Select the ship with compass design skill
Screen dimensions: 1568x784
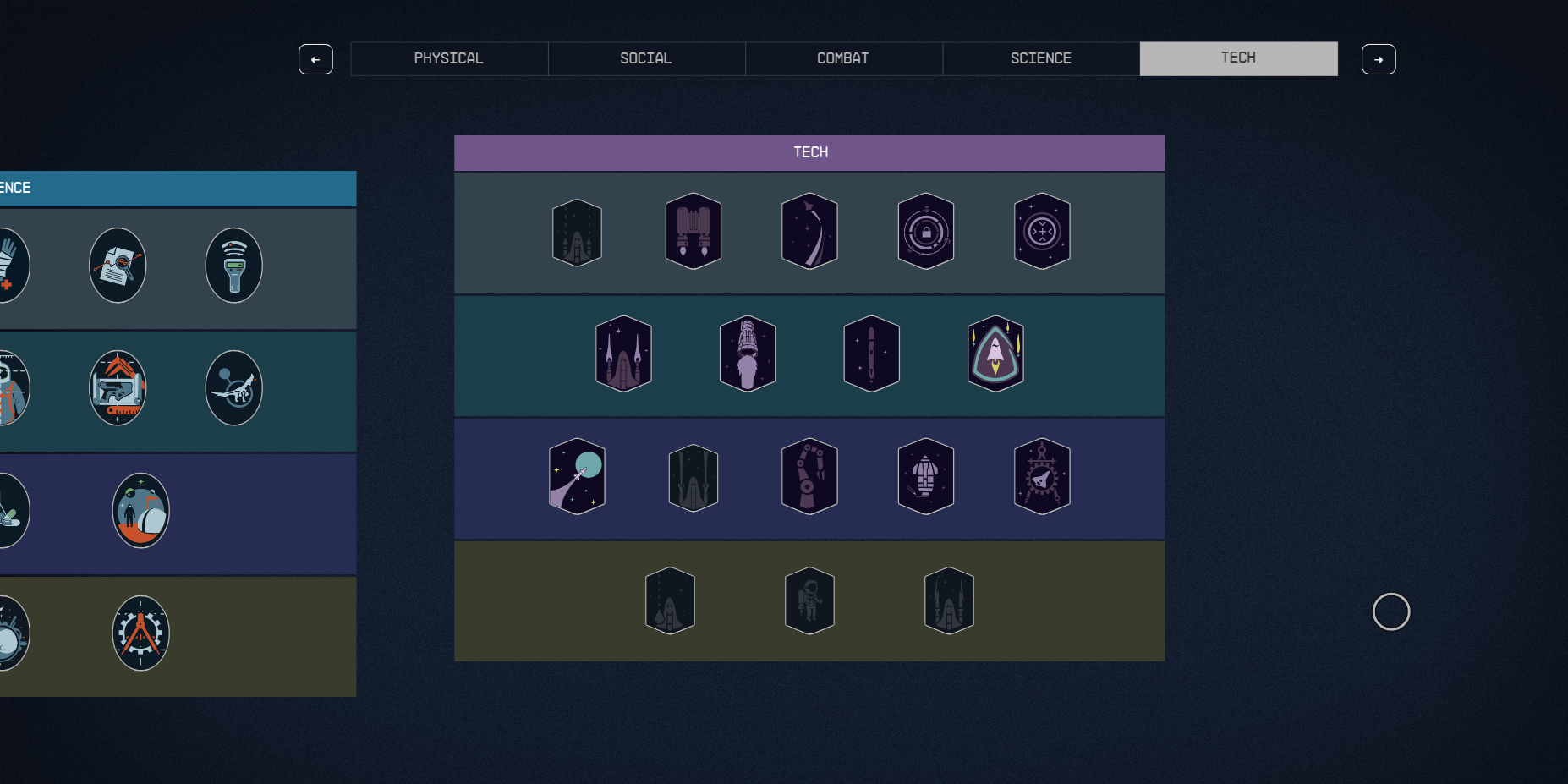1042,475
